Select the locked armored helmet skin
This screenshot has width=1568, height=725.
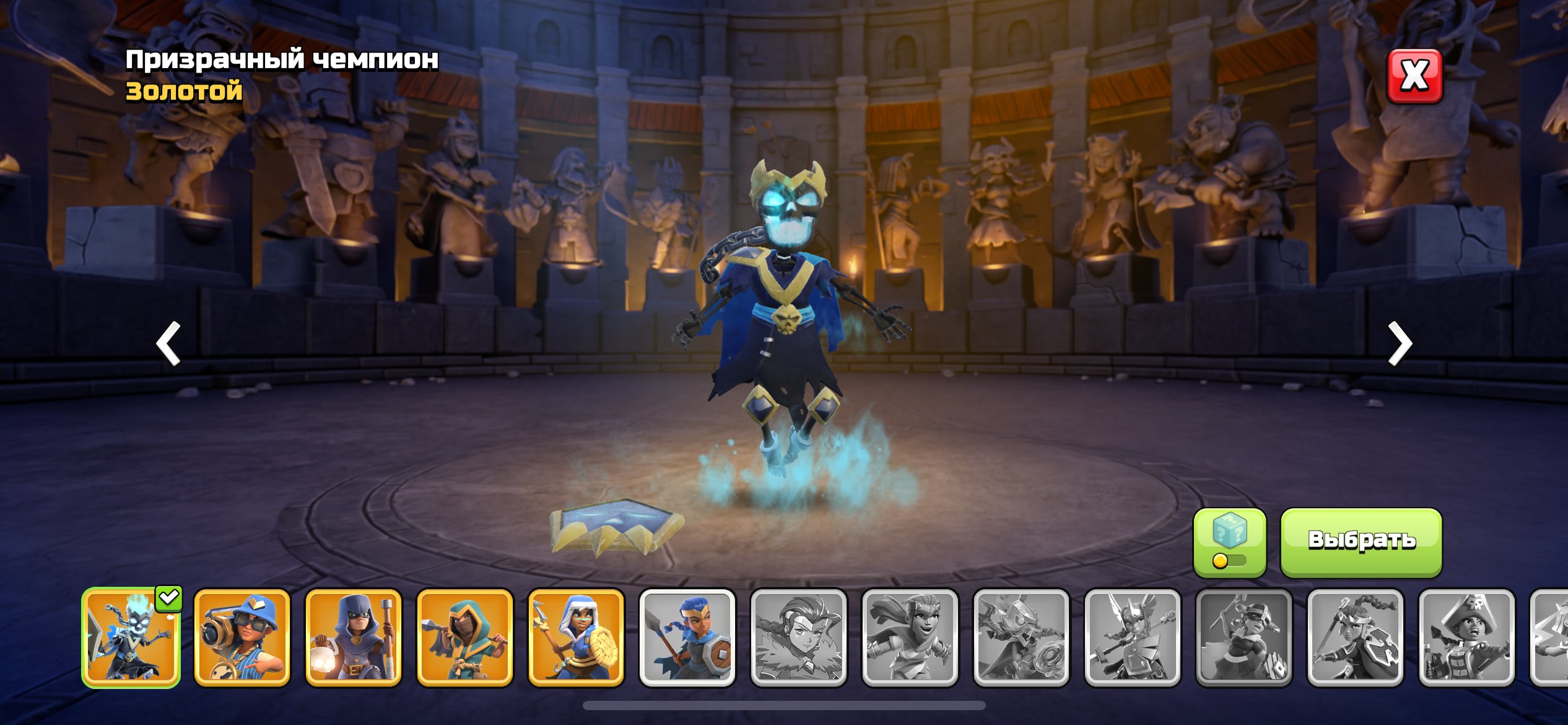tap(1022, 638)
